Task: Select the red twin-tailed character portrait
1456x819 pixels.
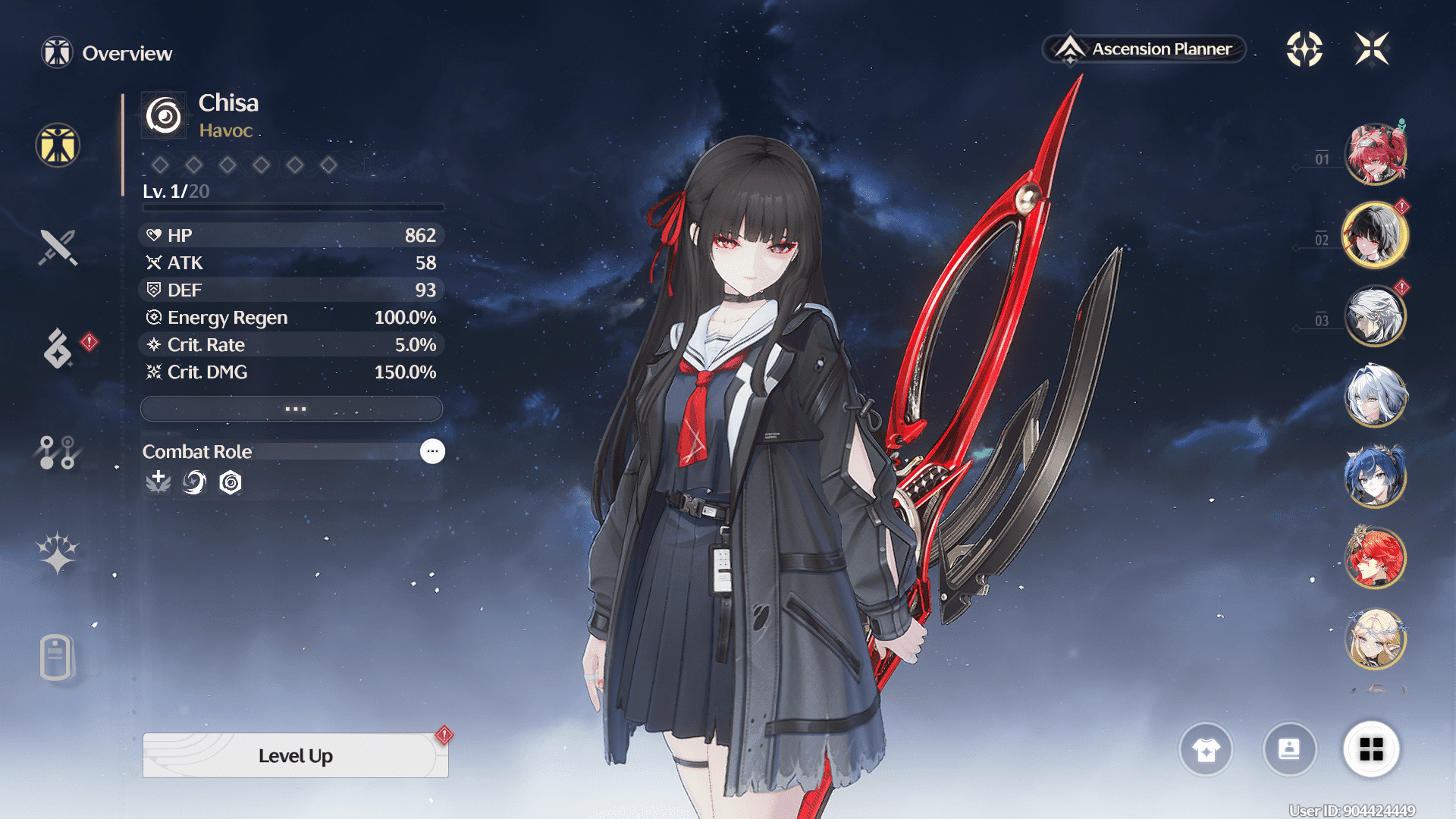Action: click(x=1375, y=154)
